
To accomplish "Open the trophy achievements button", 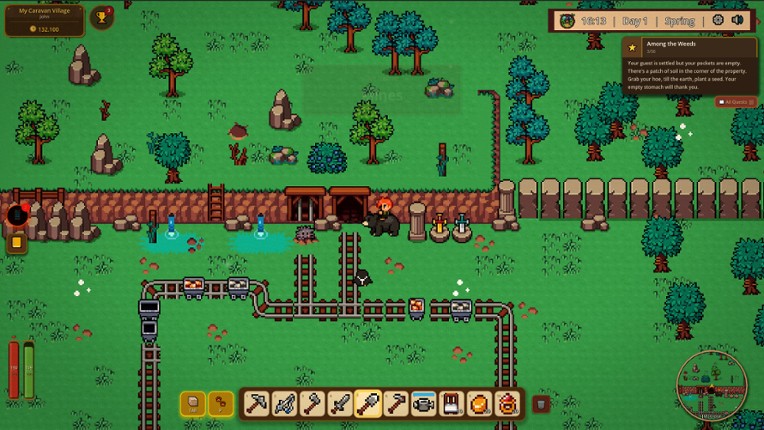I will tap(102, 17).
